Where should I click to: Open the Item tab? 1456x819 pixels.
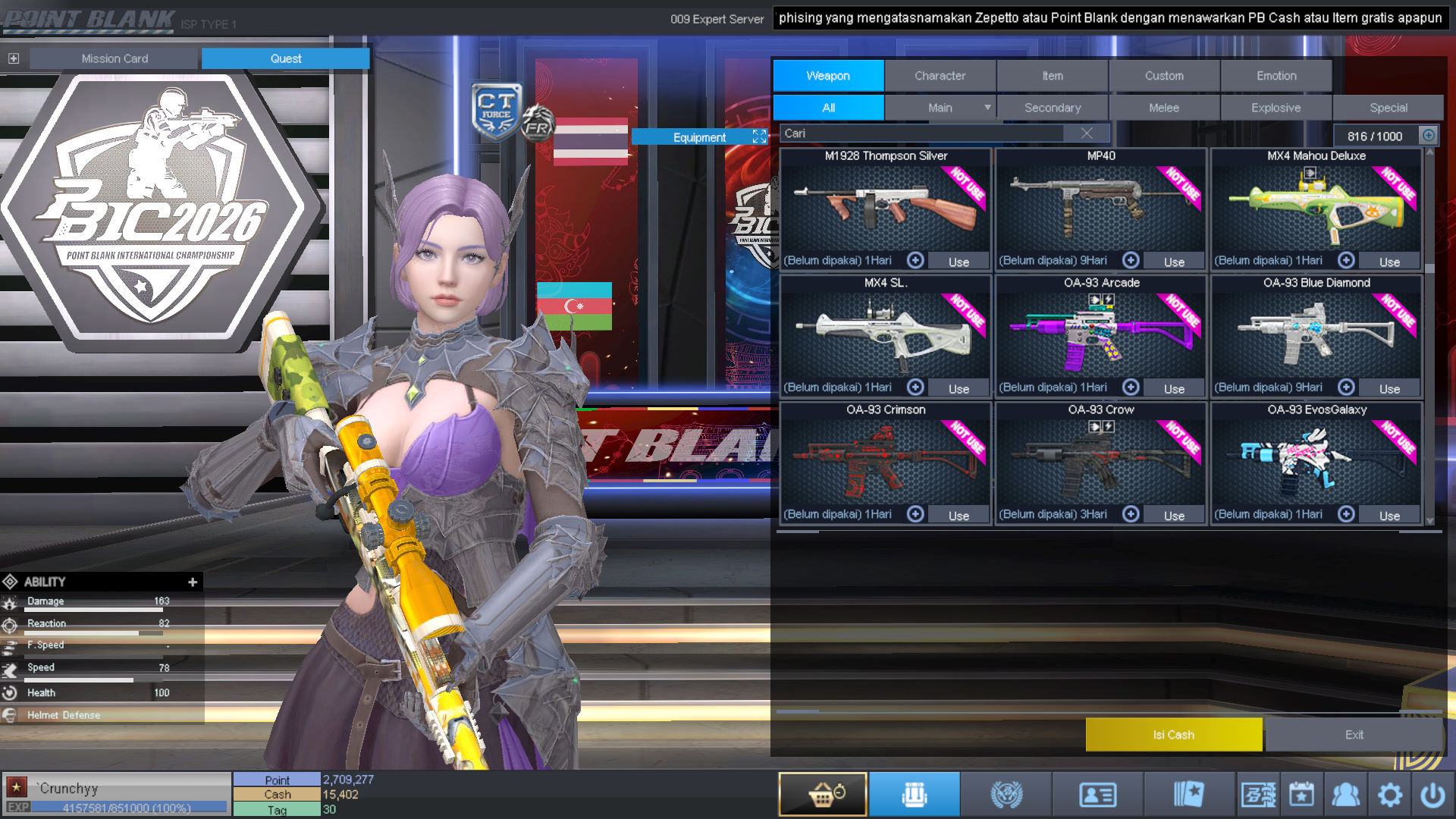point(1052,76)
